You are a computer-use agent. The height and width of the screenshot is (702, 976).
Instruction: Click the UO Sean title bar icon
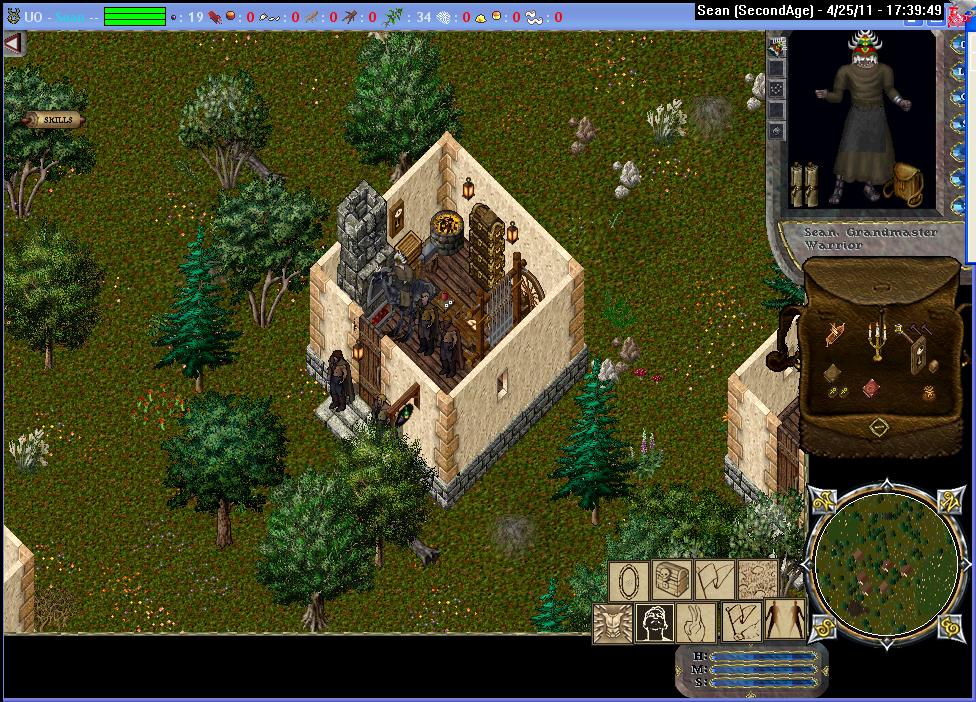13,17
